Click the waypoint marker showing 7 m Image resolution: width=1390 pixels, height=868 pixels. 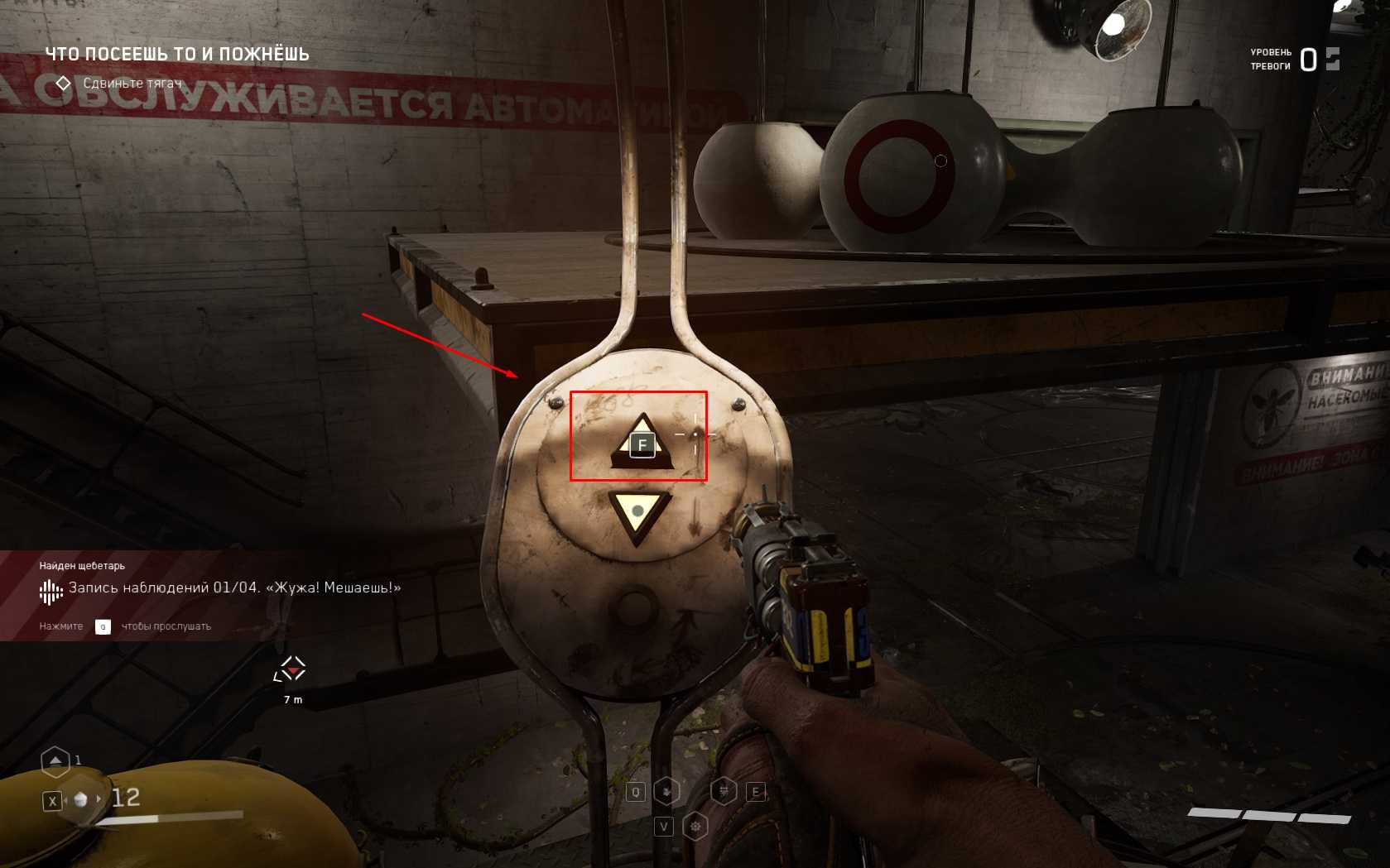[291, 669]
